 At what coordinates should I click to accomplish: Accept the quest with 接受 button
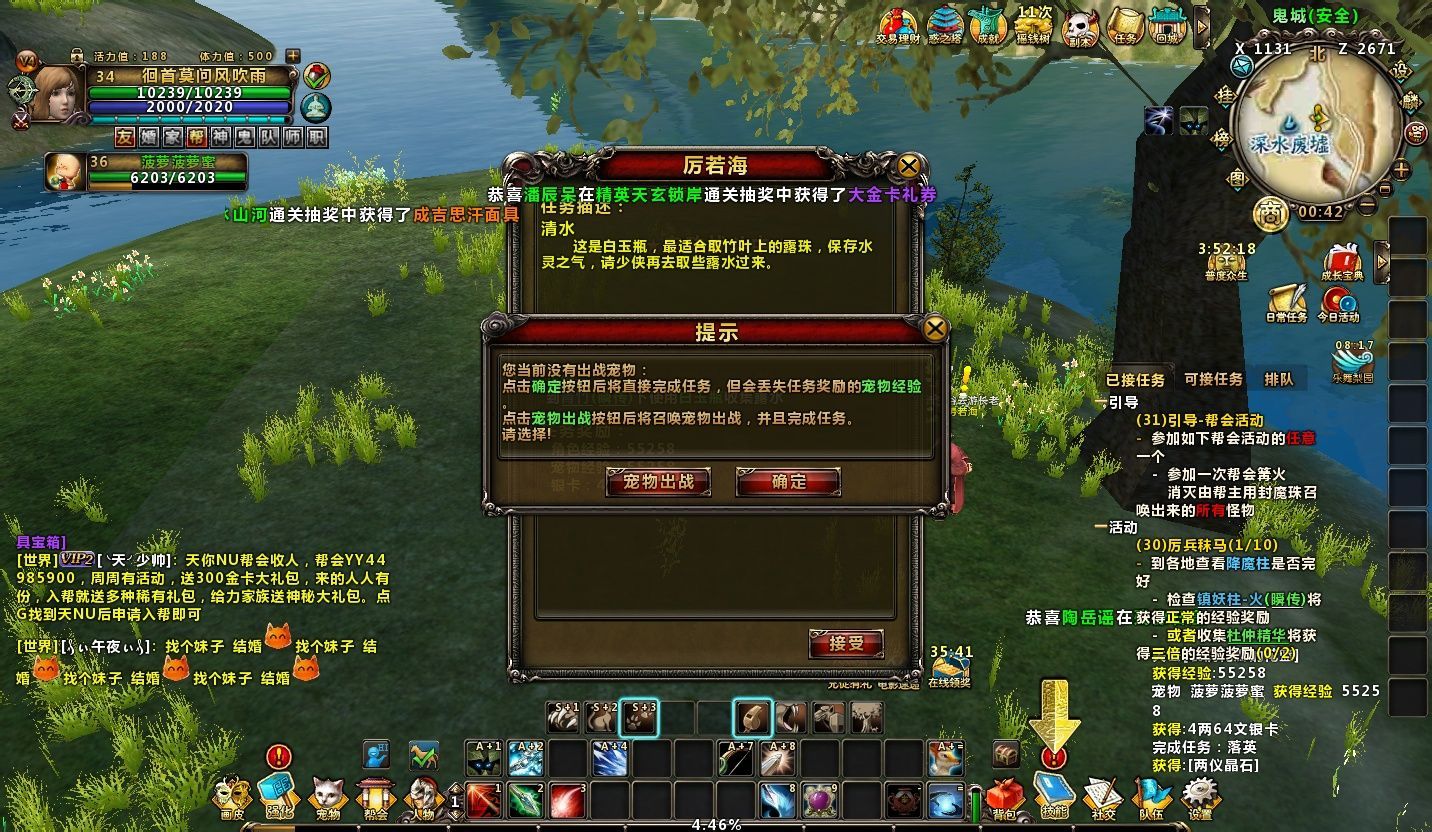846,644
